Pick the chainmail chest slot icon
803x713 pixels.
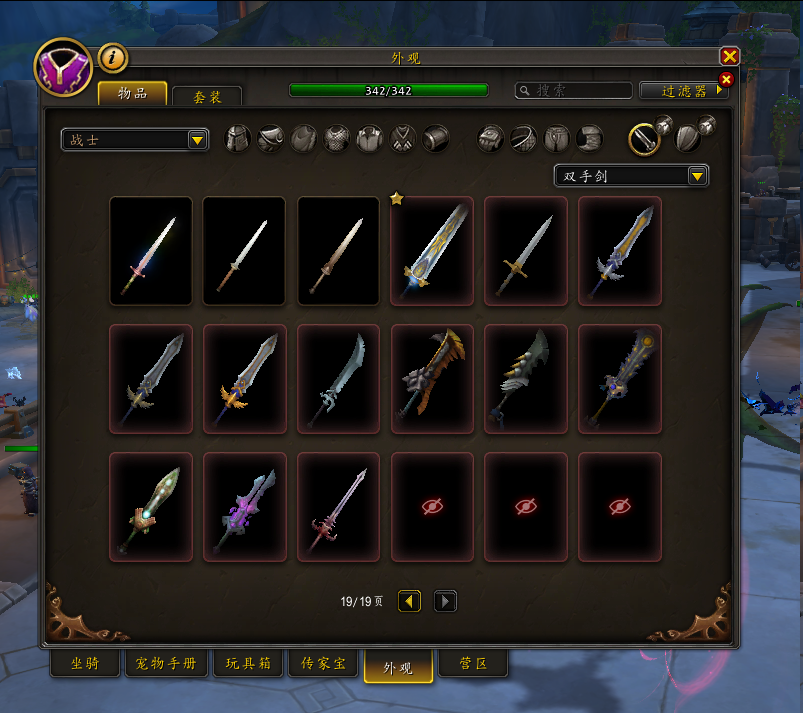tap(337, 139)
